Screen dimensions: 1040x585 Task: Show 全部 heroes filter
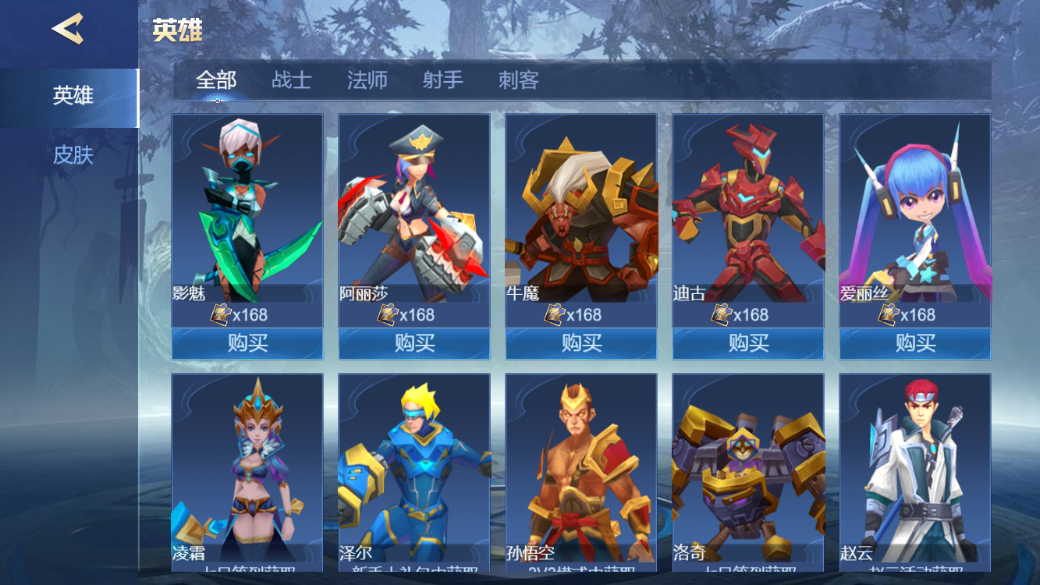[x=216, y=80]
